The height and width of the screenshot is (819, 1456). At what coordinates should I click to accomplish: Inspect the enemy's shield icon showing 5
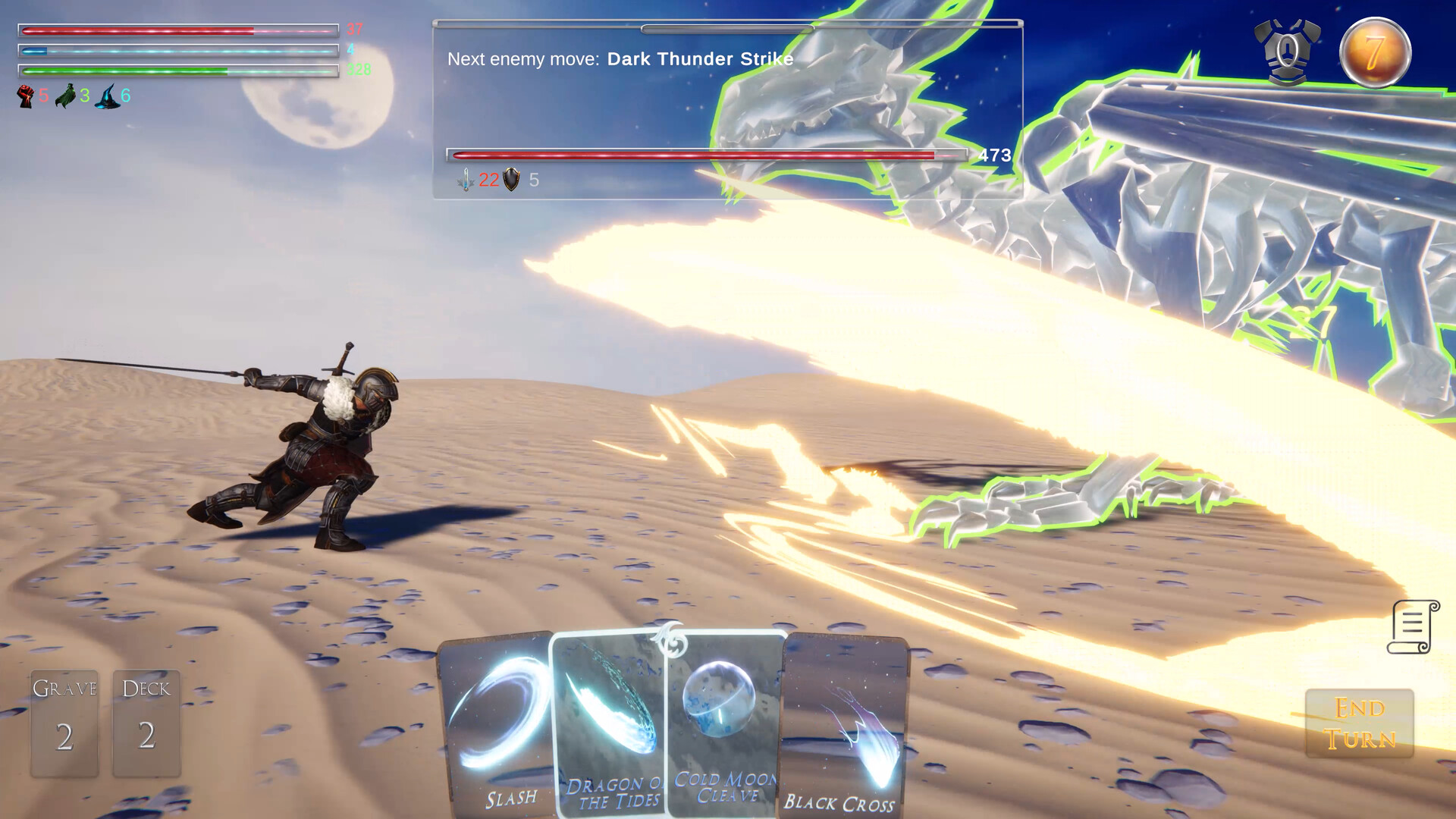[x=510, y=181]
